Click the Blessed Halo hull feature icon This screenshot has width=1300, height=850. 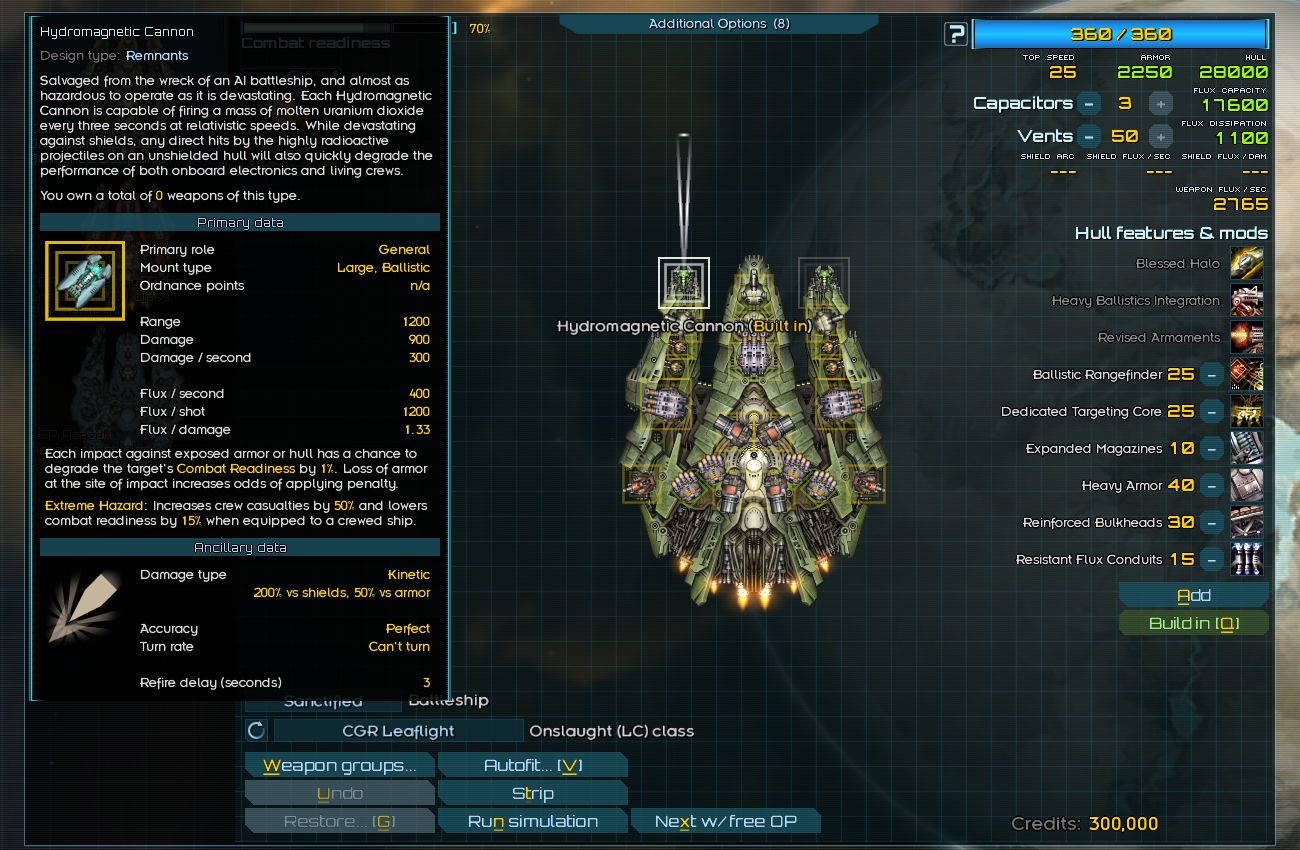(x=1246, y=264)
